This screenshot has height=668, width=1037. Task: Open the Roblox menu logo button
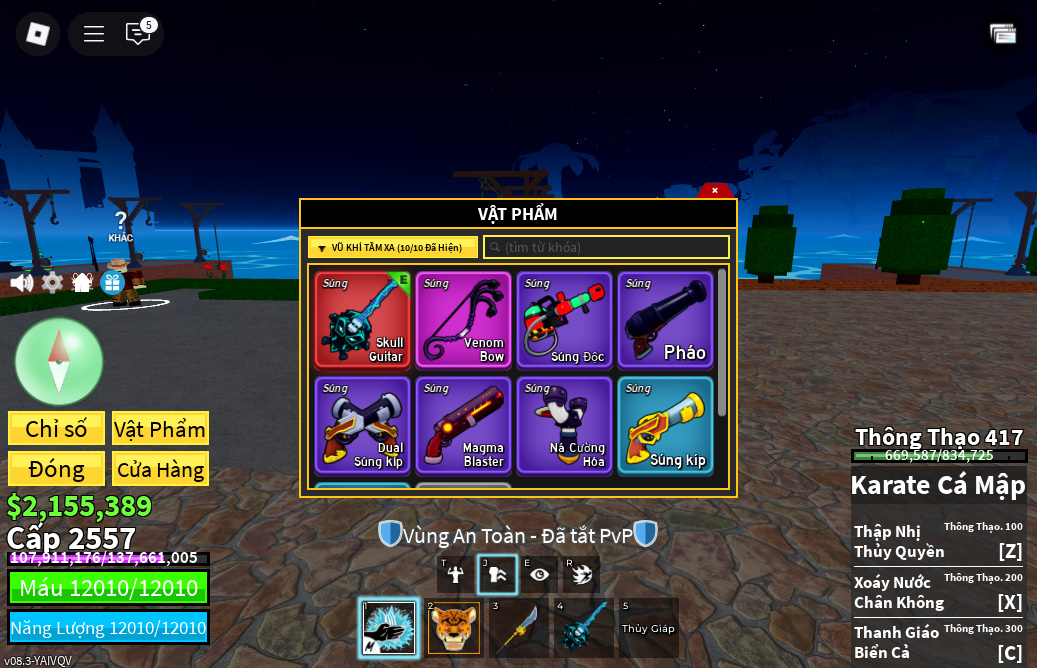click(x=38, y=34)
